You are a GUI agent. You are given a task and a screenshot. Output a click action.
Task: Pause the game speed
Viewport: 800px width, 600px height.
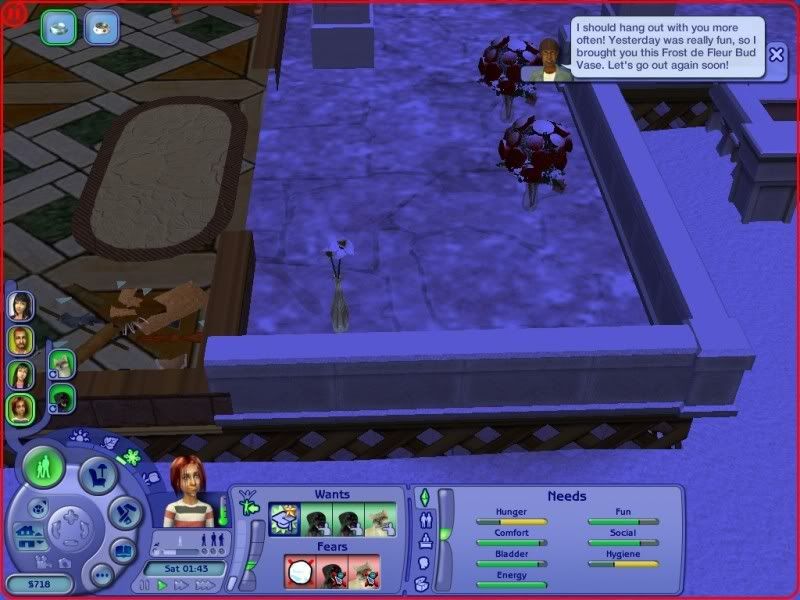tap(146, 585)
